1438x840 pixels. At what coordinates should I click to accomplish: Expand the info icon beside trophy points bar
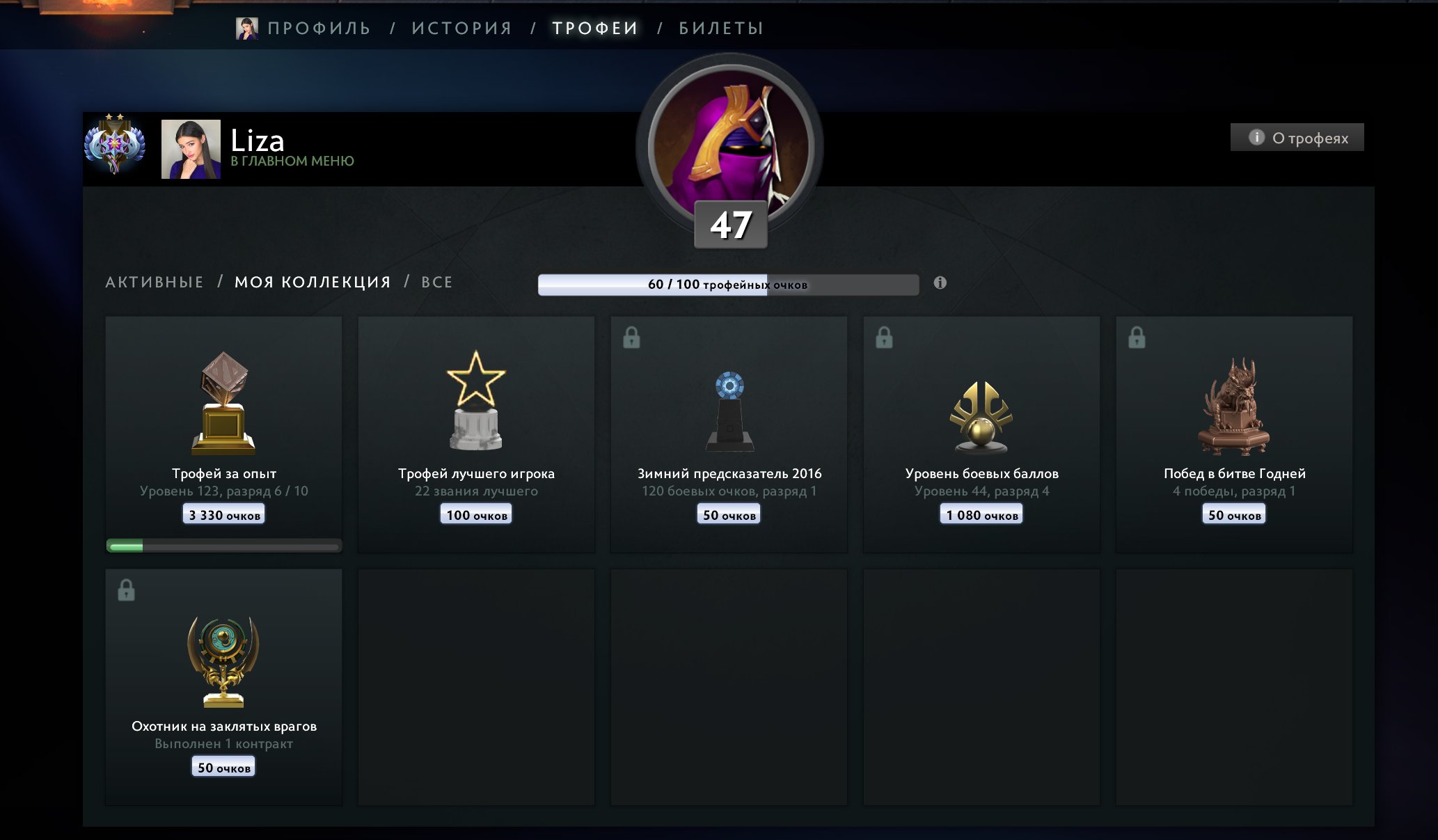[942, 282]
